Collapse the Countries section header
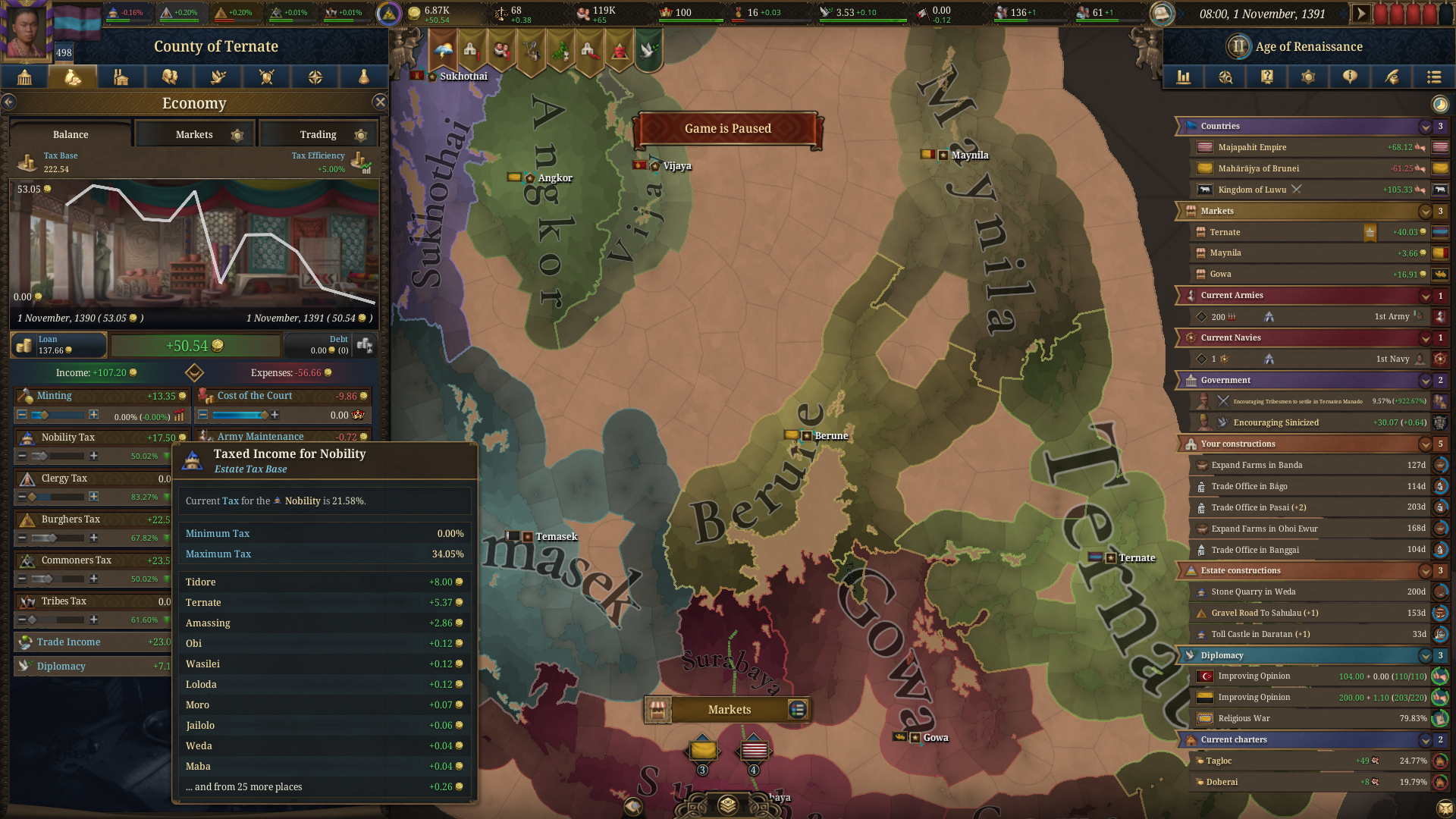This screenshot has height=819, width=1456. 1424,126
